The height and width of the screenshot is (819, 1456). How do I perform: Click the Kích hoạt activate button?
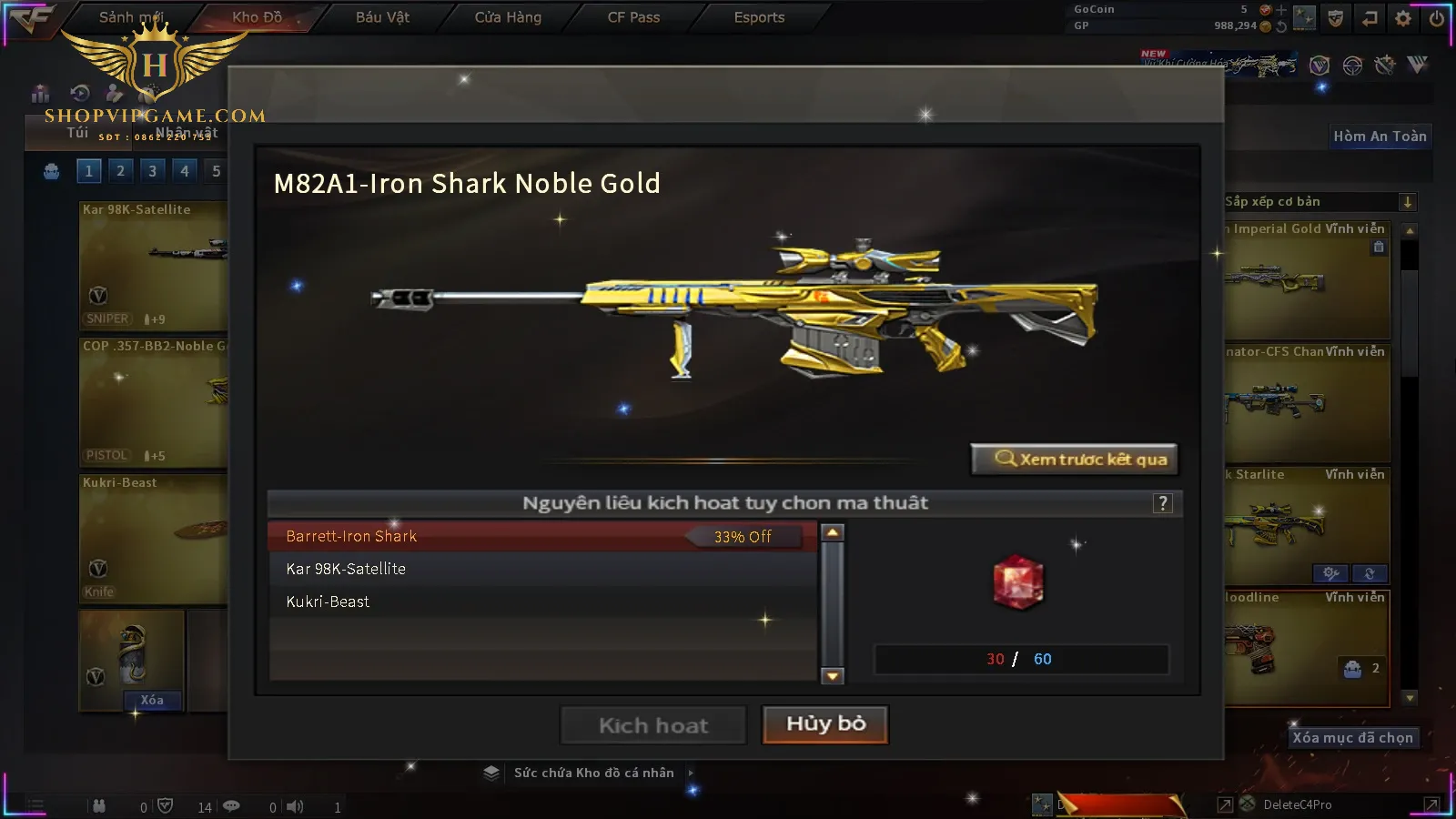coord(652,725)
